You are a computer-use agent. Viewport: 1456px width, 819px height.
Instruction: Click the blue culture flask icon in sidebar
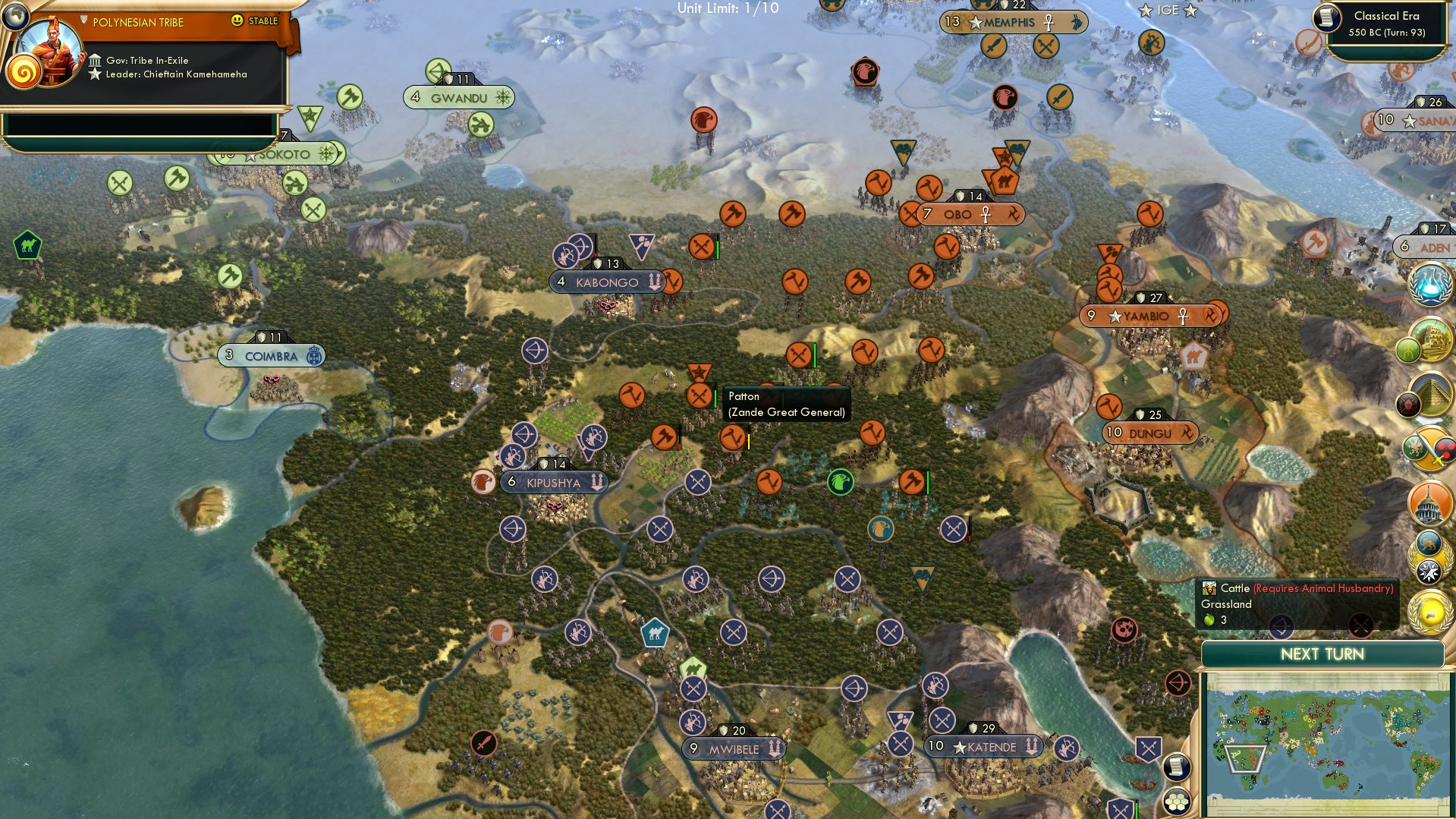pos(1430,287)
